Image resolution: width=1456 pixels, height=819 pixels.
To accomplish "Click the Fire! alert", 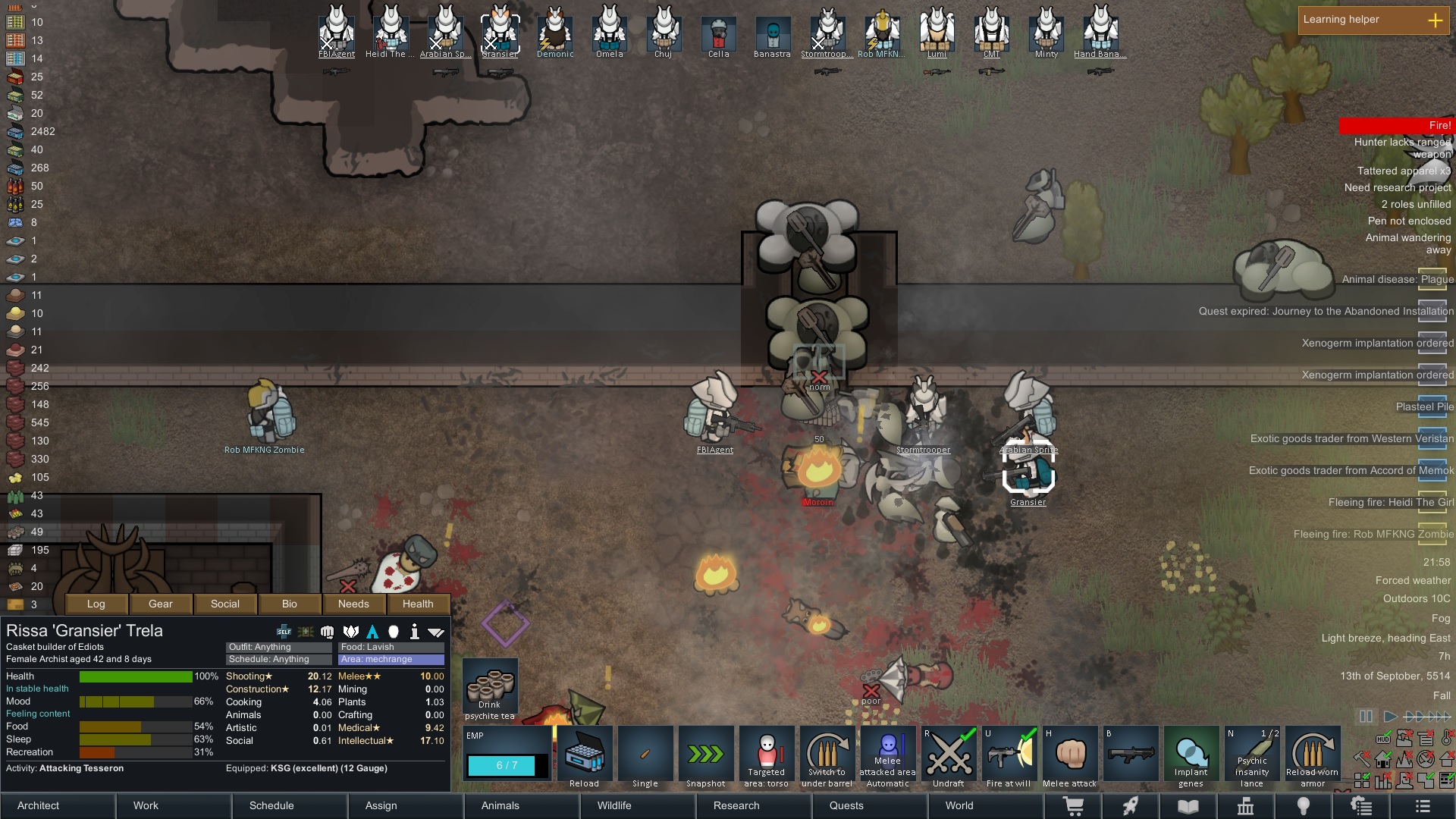I will click(x=1395, y=125).
